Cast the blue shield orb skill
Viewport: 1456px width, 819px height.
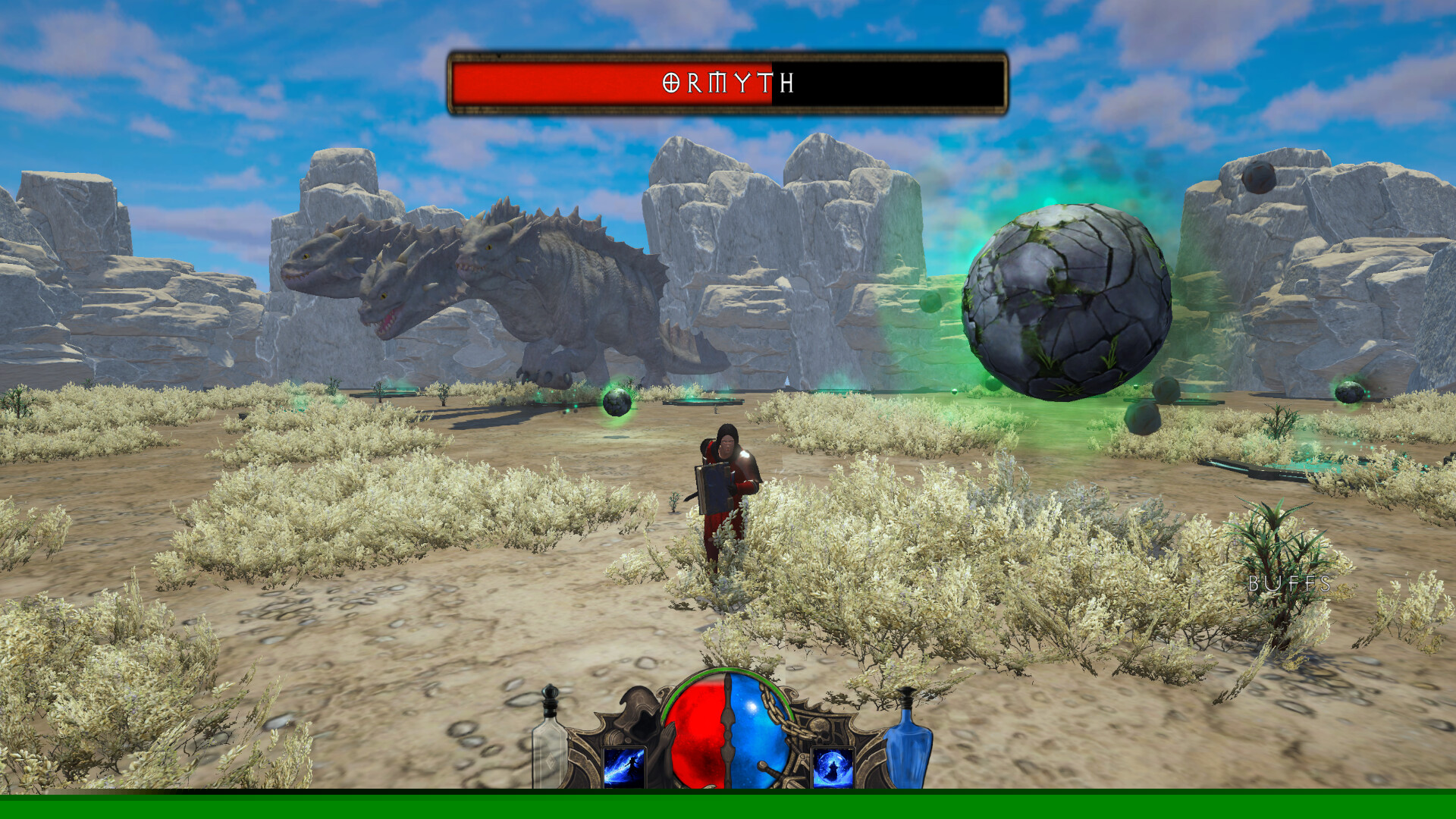click(833, 767)
